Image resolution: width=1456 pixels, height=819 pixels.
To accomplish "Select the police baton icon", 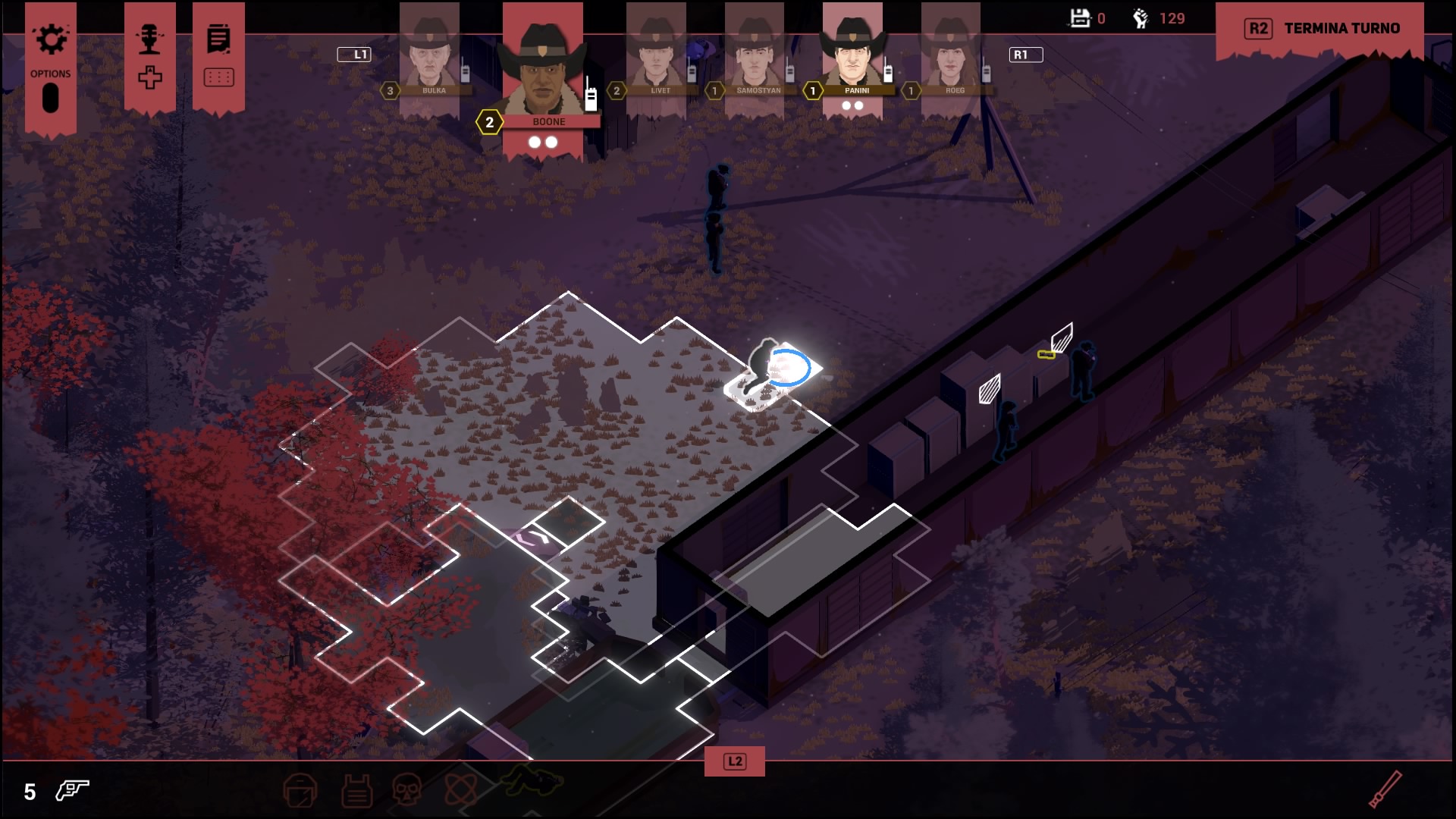I will (1385, 789).
